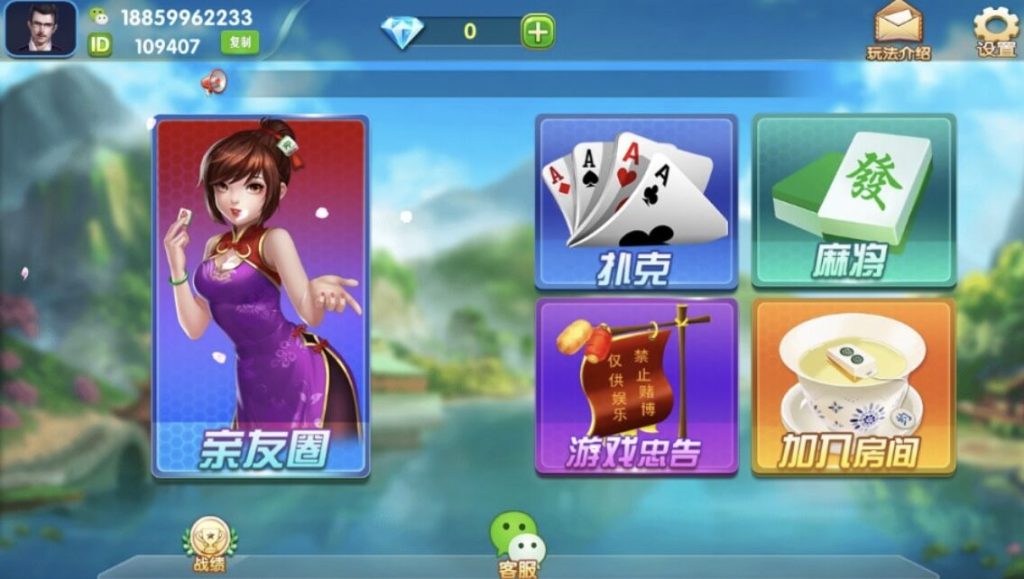This screenshot has height=579, width=1024.
Task: Show the 玩法介绍 gameplay guide
Action: point(898,30)
